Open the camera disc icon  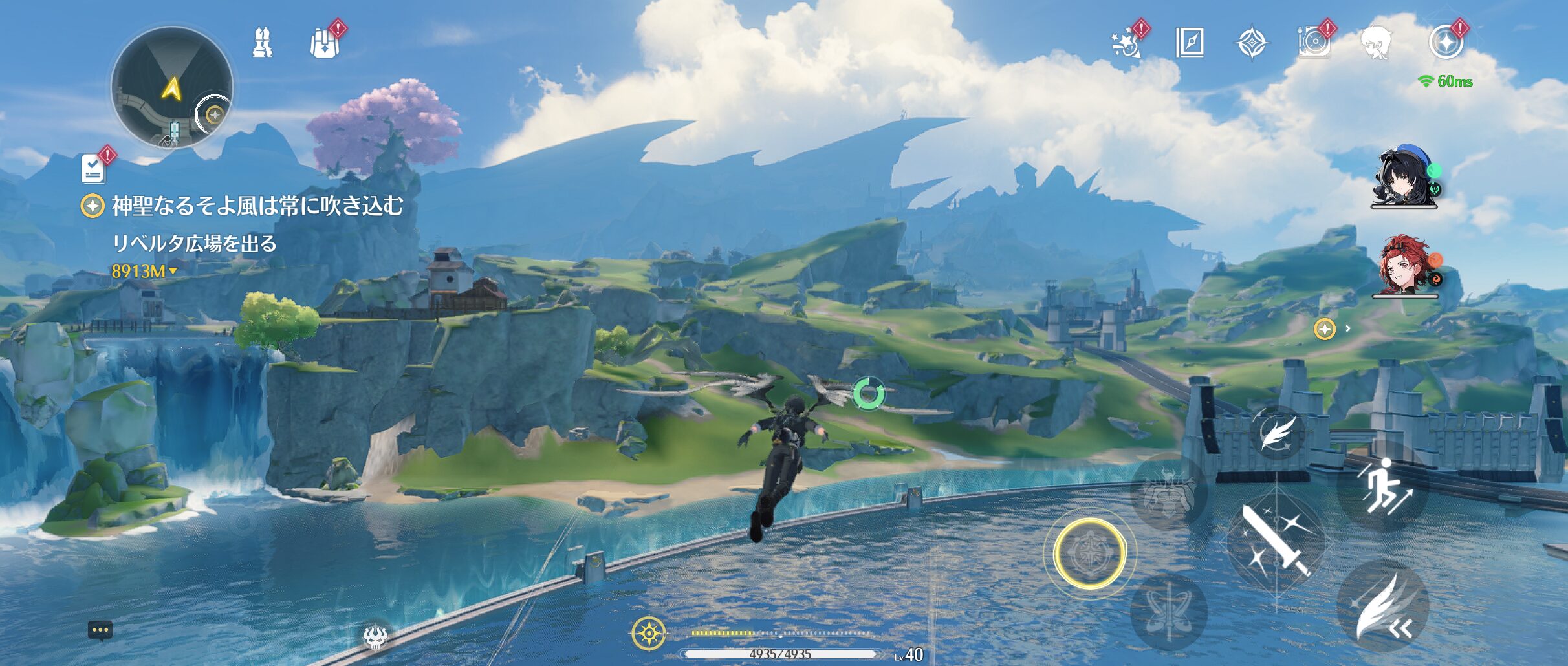[1314, 43]
